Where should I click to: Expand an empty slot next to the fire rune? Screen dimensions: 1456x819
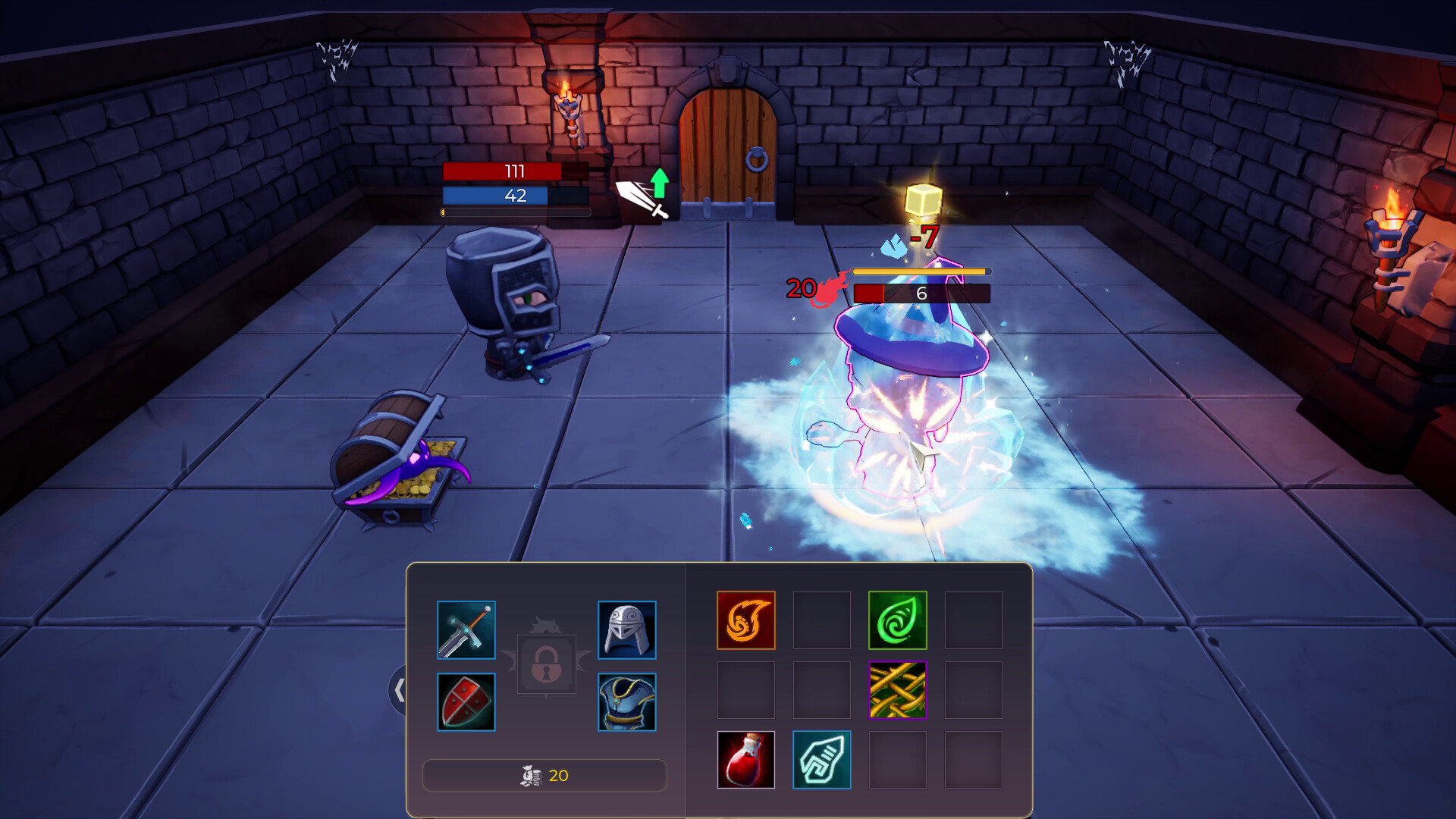pyautogui.click(x=822, y=620)
